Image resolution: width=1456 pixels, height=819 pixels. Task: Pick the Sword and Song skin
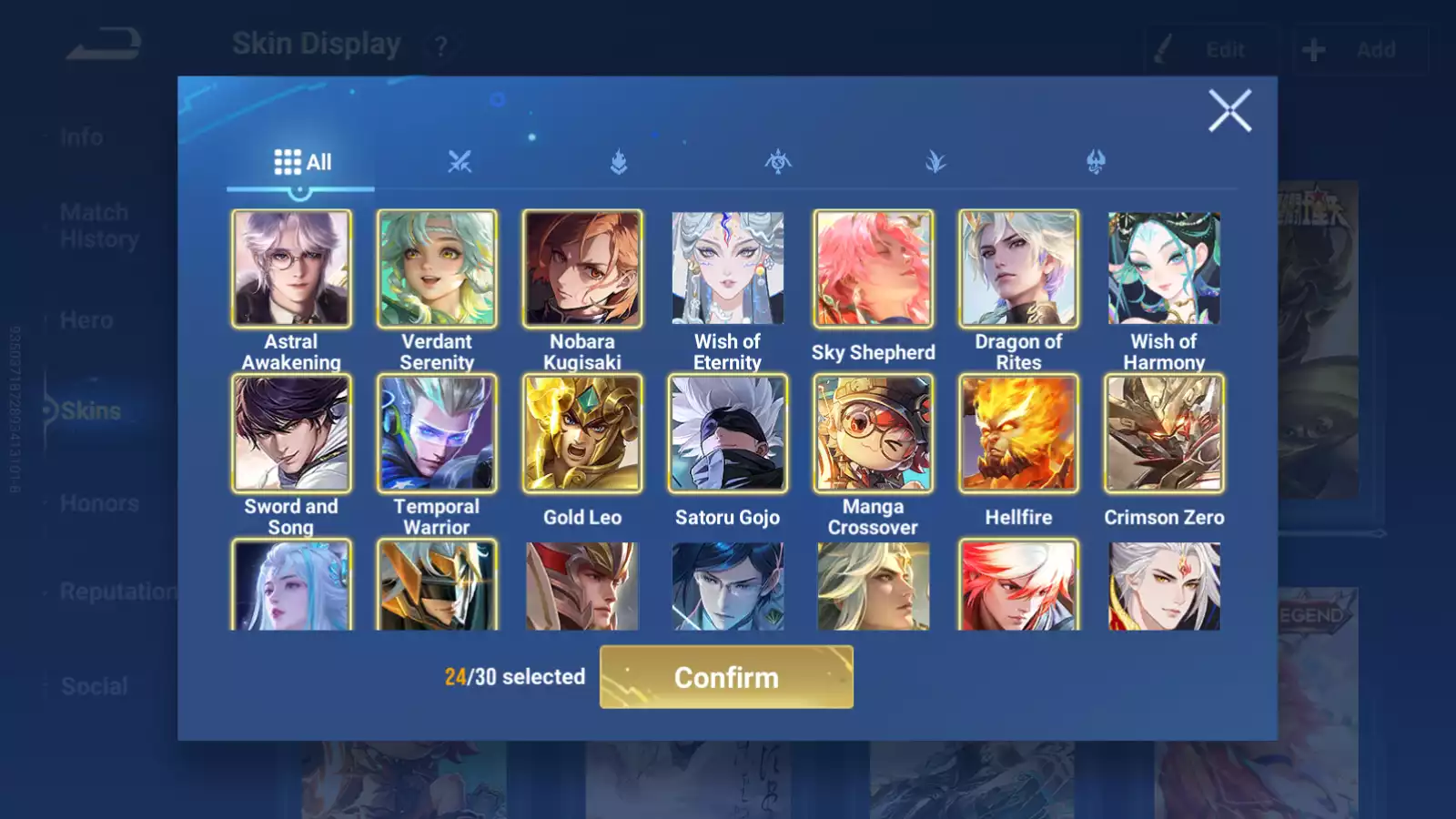291,433
